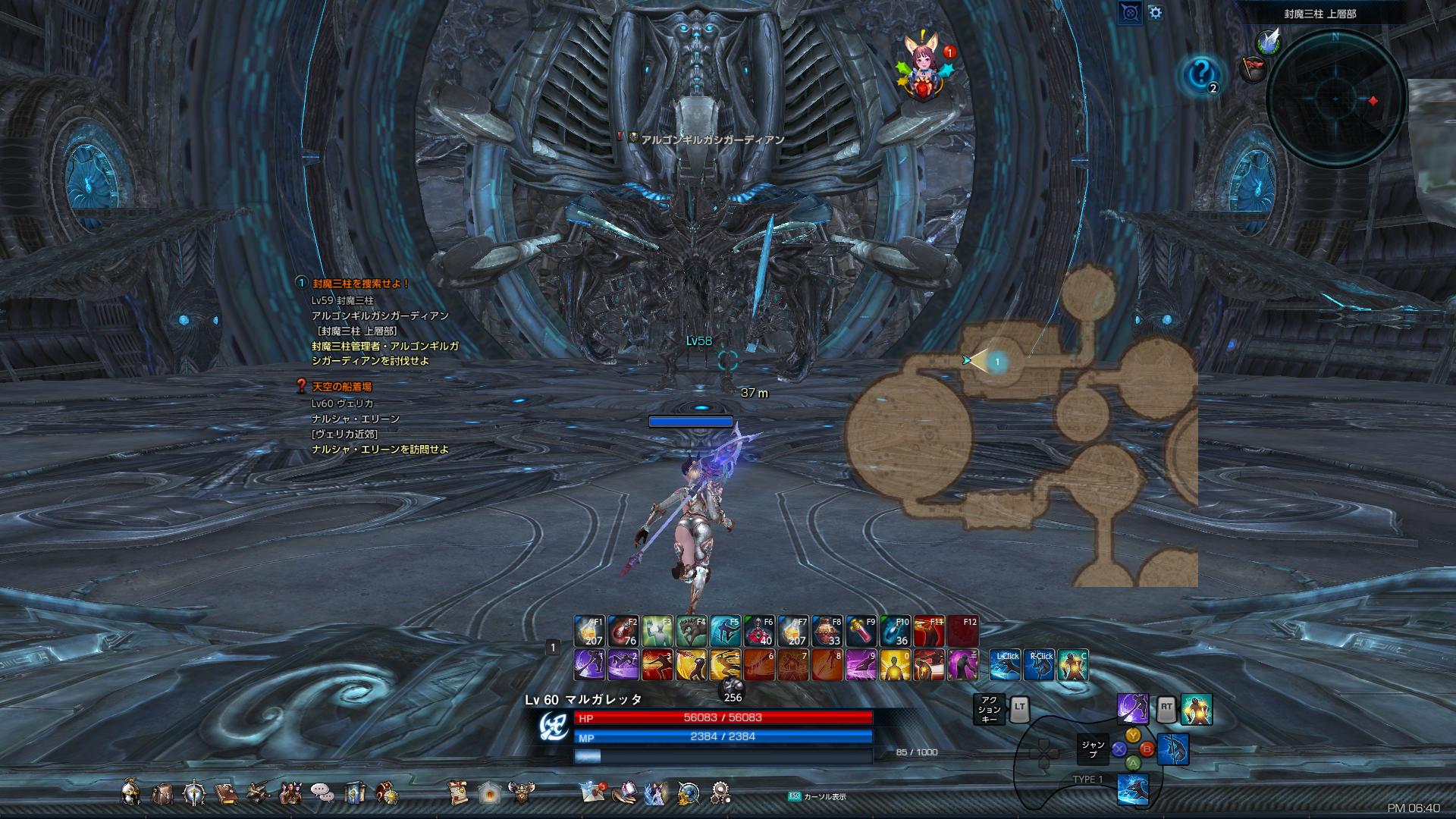1456x819 pixels.
Task: Open the helmet character profile icon
Action: (x=130, y=793)
